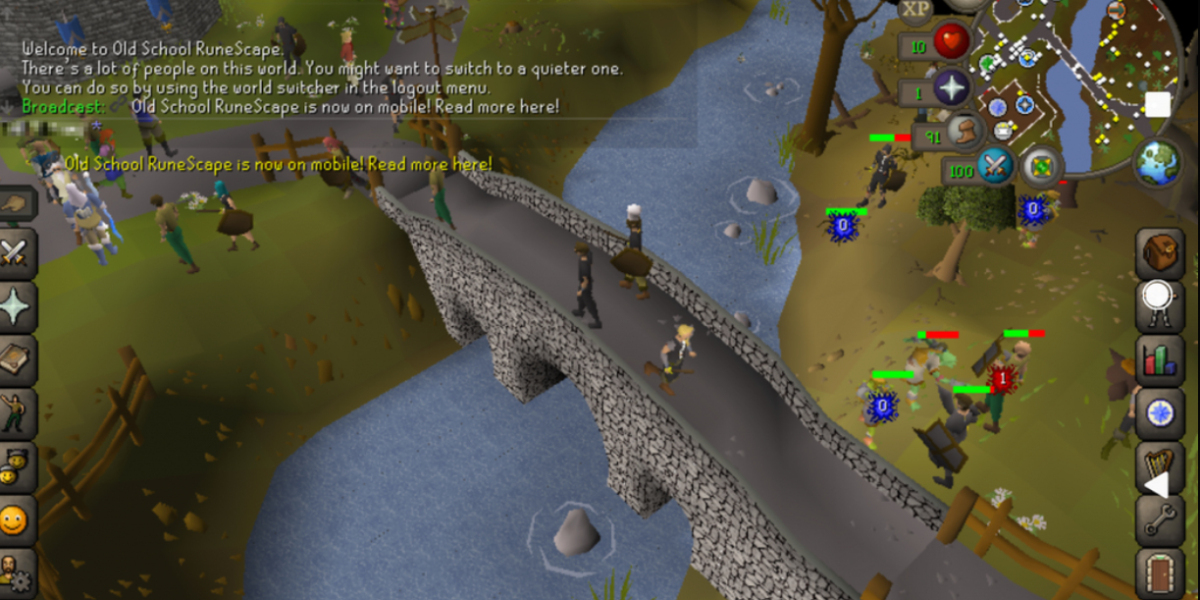Image resolution: width=1200 pixels, height=600 pixels.
Task: Toggle the XP tracker button
Action: point(916,10)
